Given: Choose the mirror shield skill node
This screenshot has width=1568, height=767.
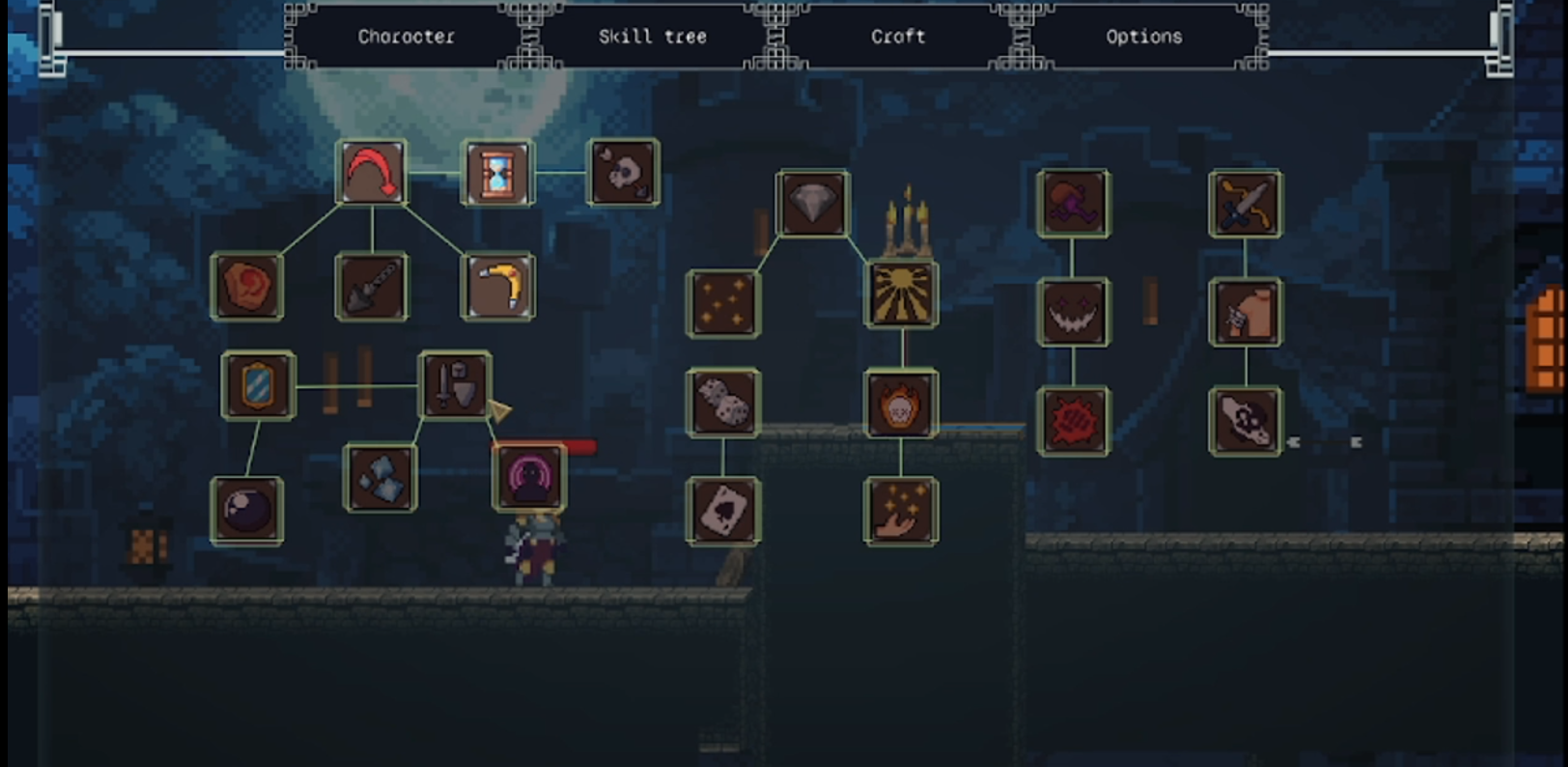Looking at the screenshot, I should point(257,383).
